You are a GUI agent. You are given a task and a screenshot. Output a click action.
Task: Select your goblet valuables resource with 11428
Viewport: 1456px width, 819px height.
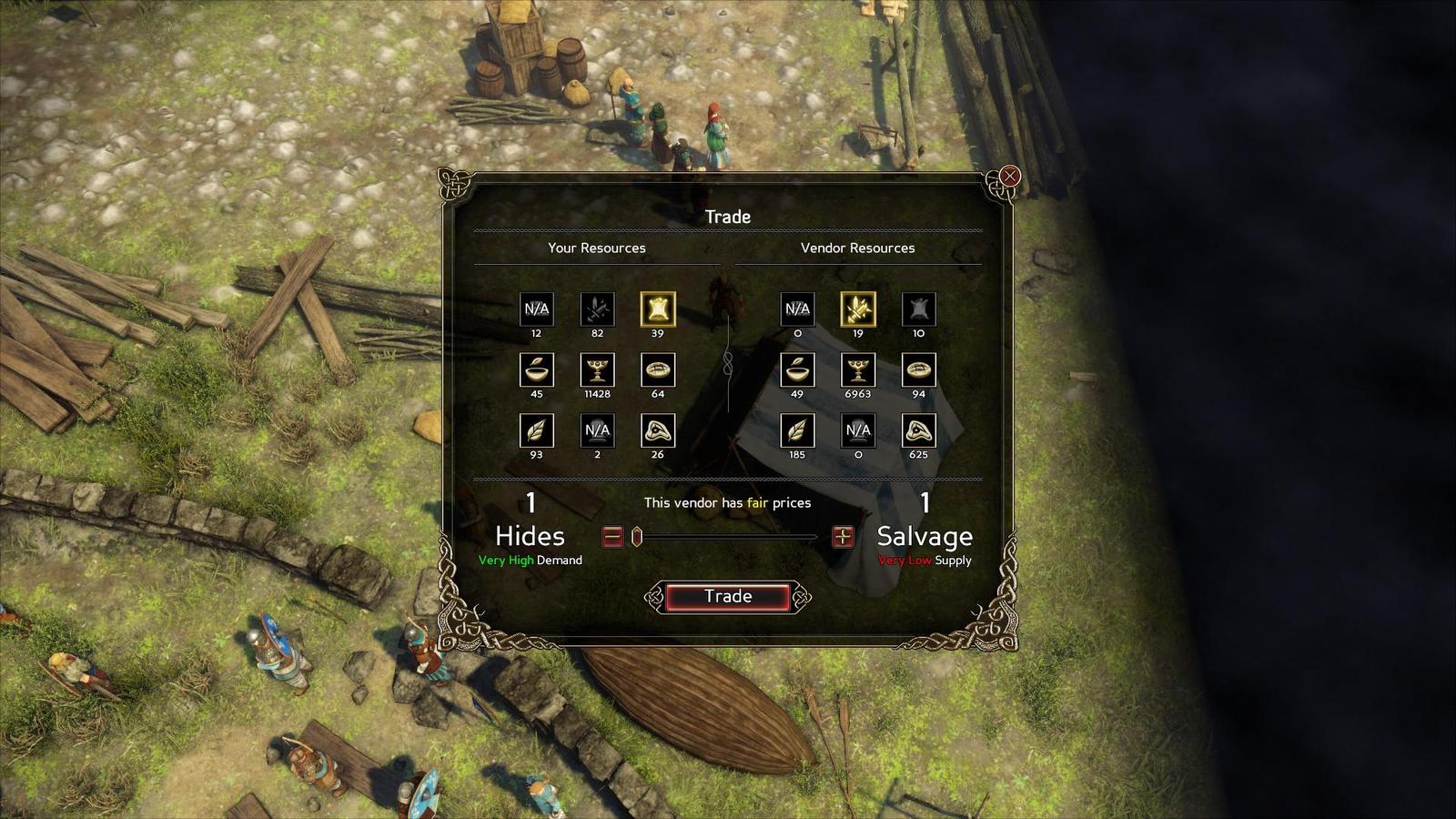tap(597, 370)
